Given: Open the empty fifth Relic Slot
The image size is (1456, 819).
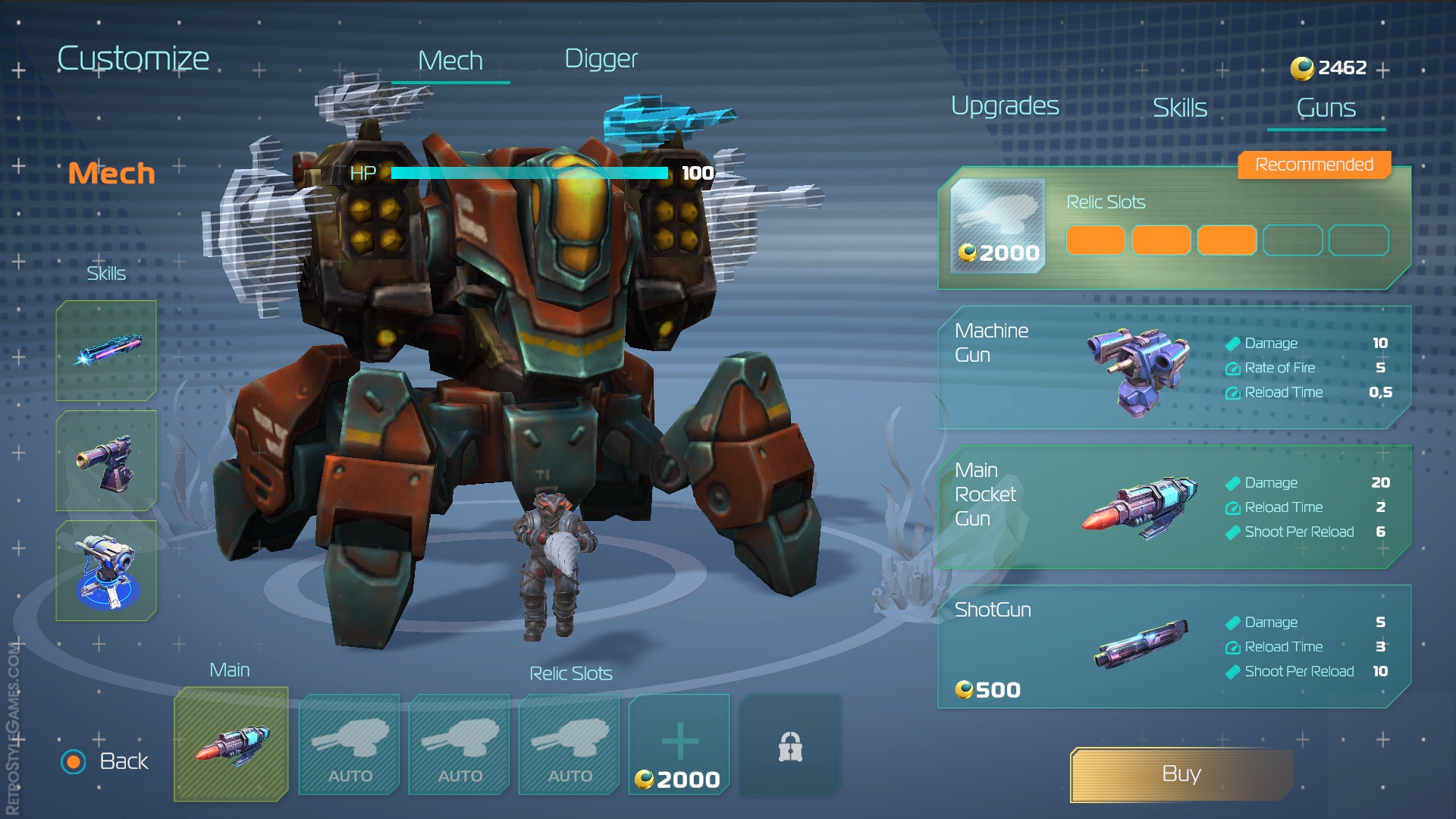Looking at the screenshot, I should coord(1357,240).
